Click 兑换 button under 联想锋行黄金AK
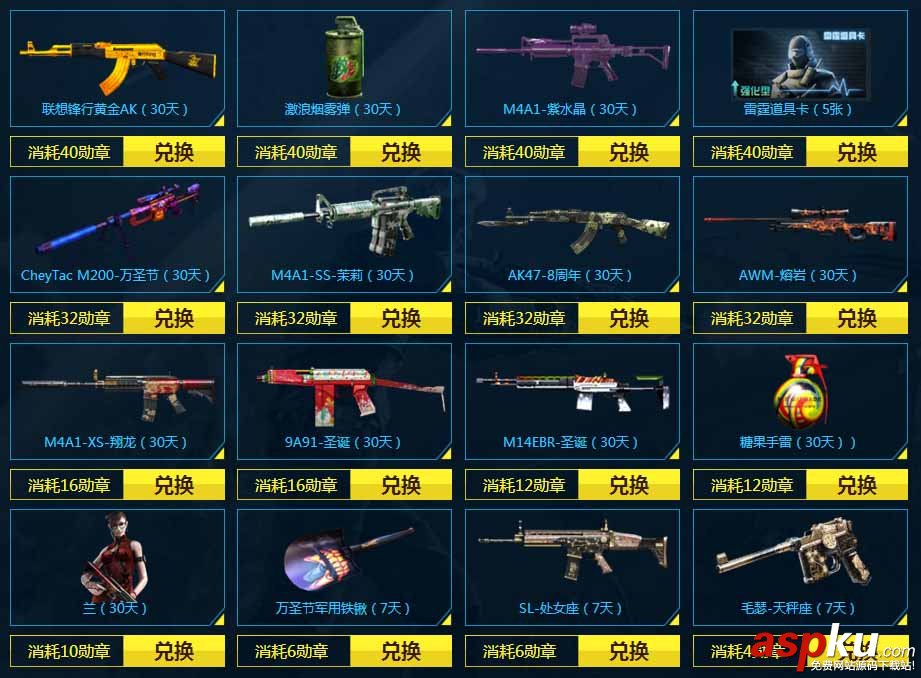This screenshot has width=921, height=678. click(174, 152)
